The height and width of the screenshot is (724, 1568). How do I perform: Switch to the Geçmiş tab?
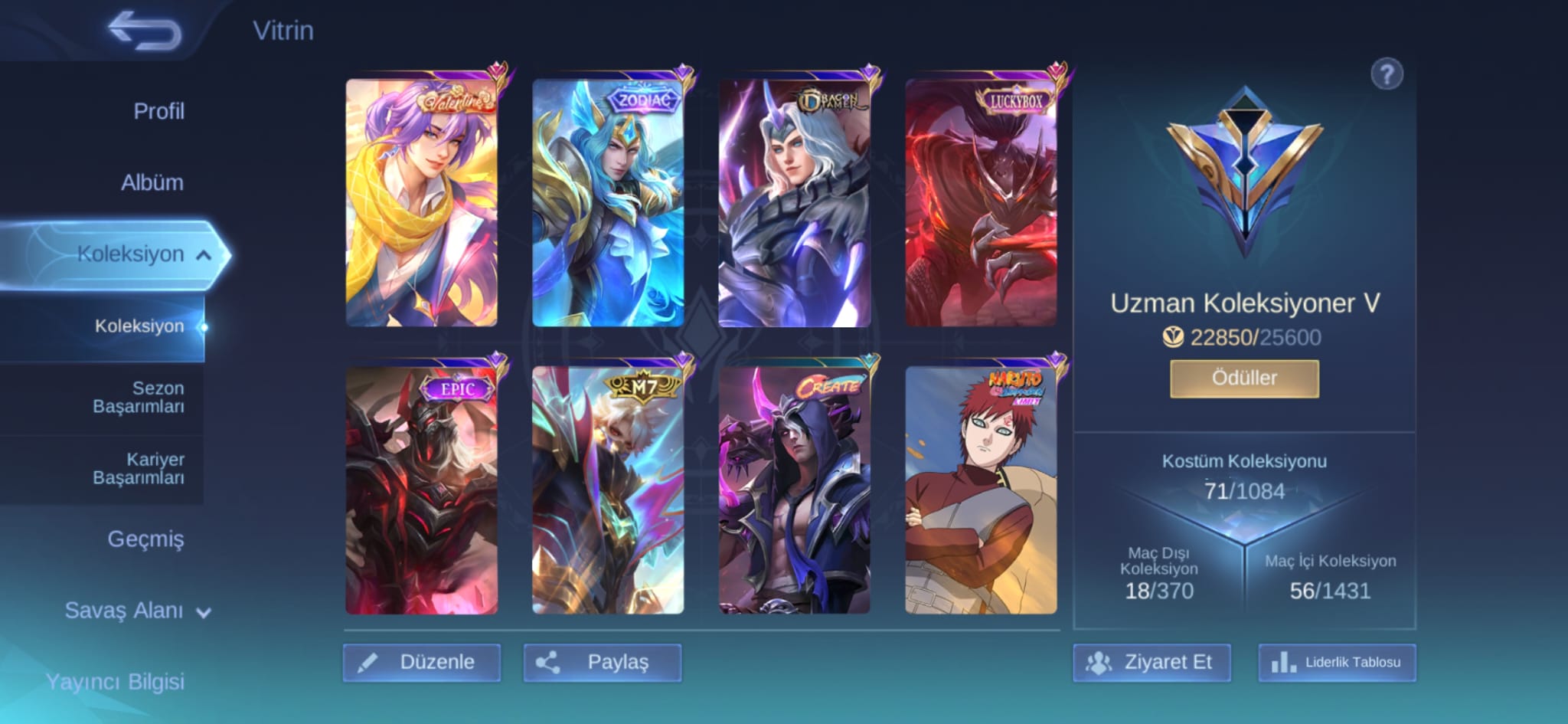pyautogui.click(x=145, y=539)
